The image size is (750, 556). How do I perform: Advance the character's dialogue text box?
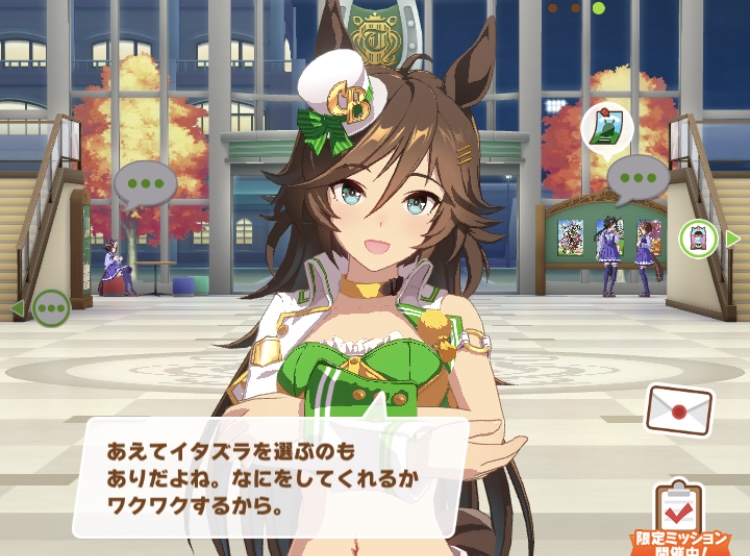pos(270,477)
